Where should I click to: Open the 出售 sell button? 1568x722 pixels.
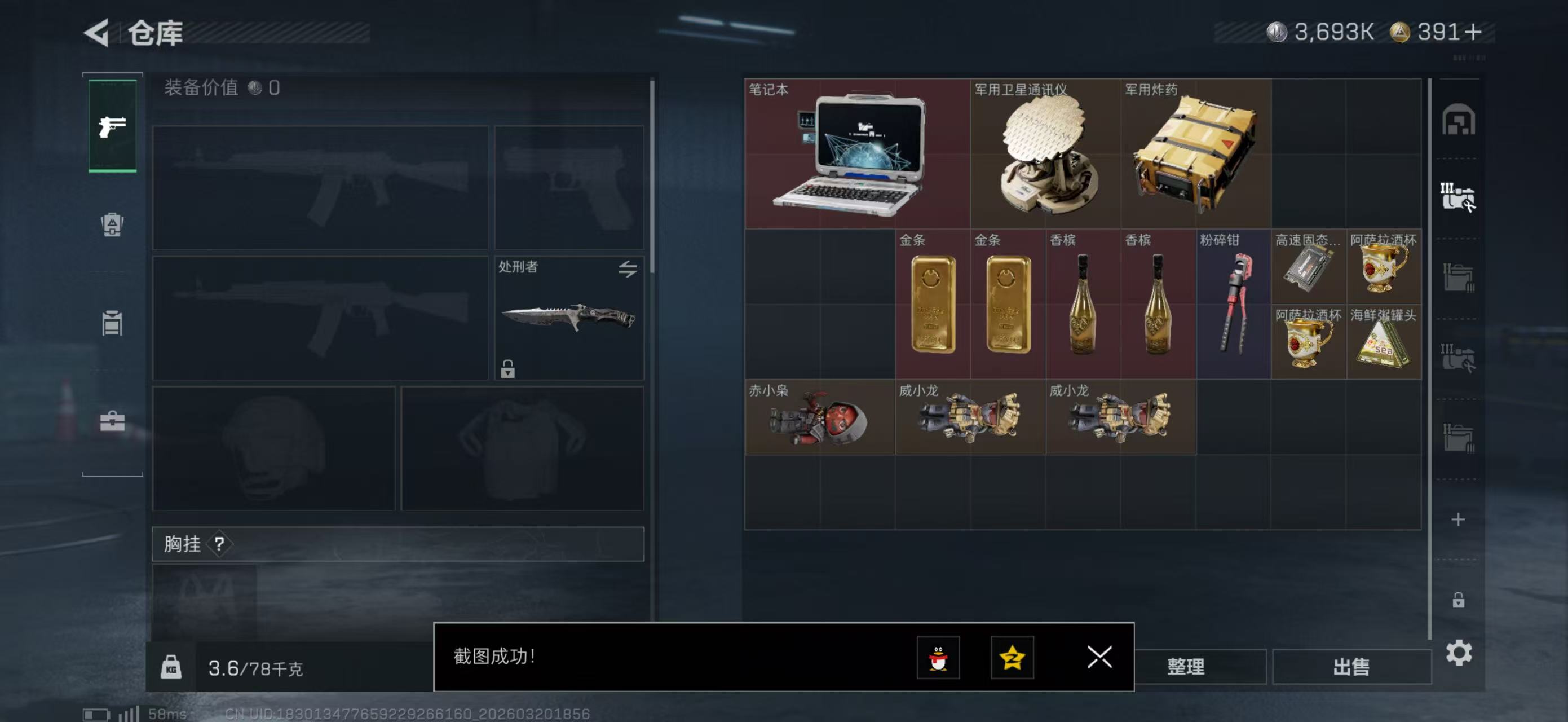pyautogui.click(x=1351, y=667)
